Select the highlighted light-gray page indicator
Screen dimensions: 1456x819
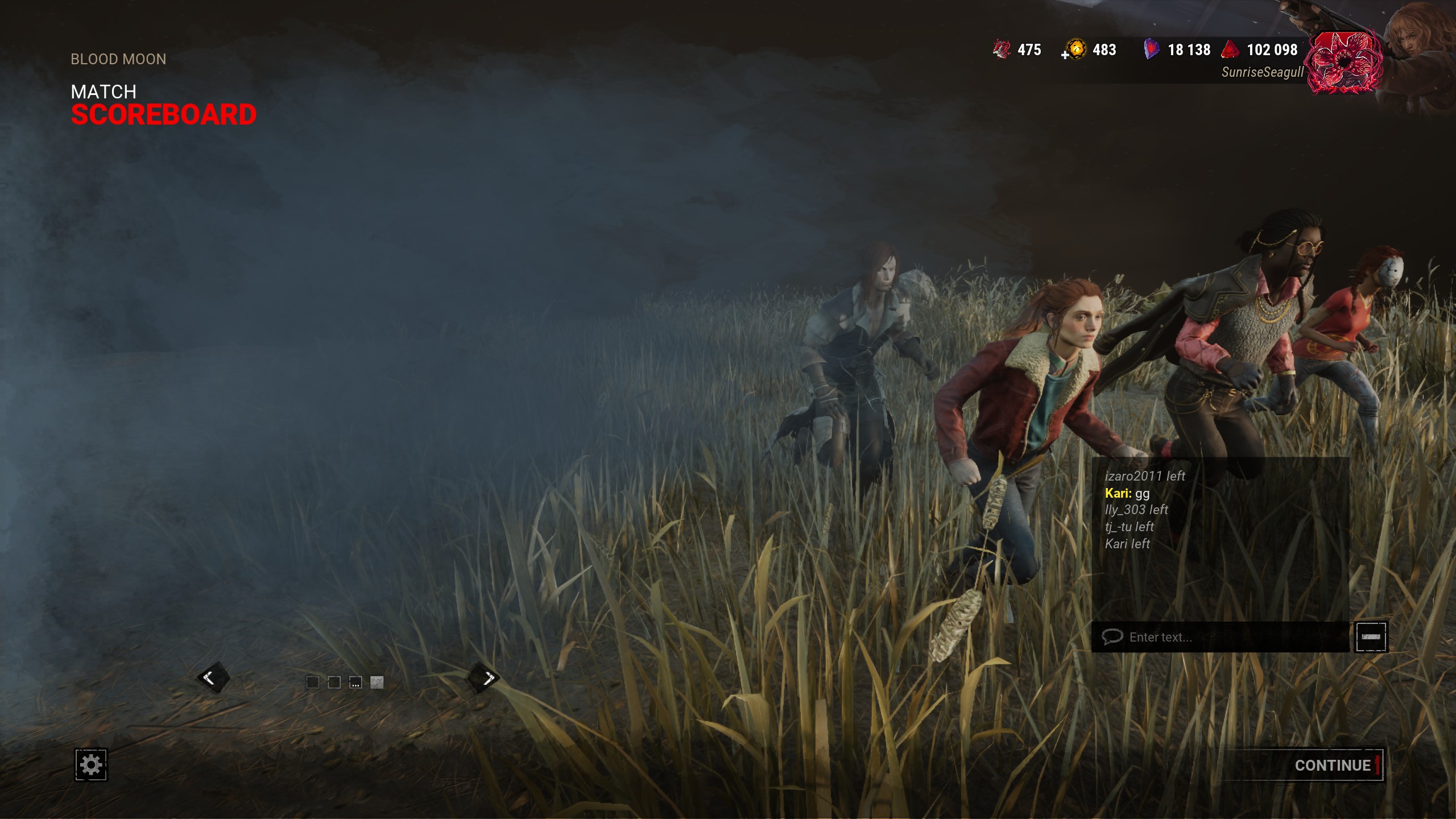[x=377, y=682]
